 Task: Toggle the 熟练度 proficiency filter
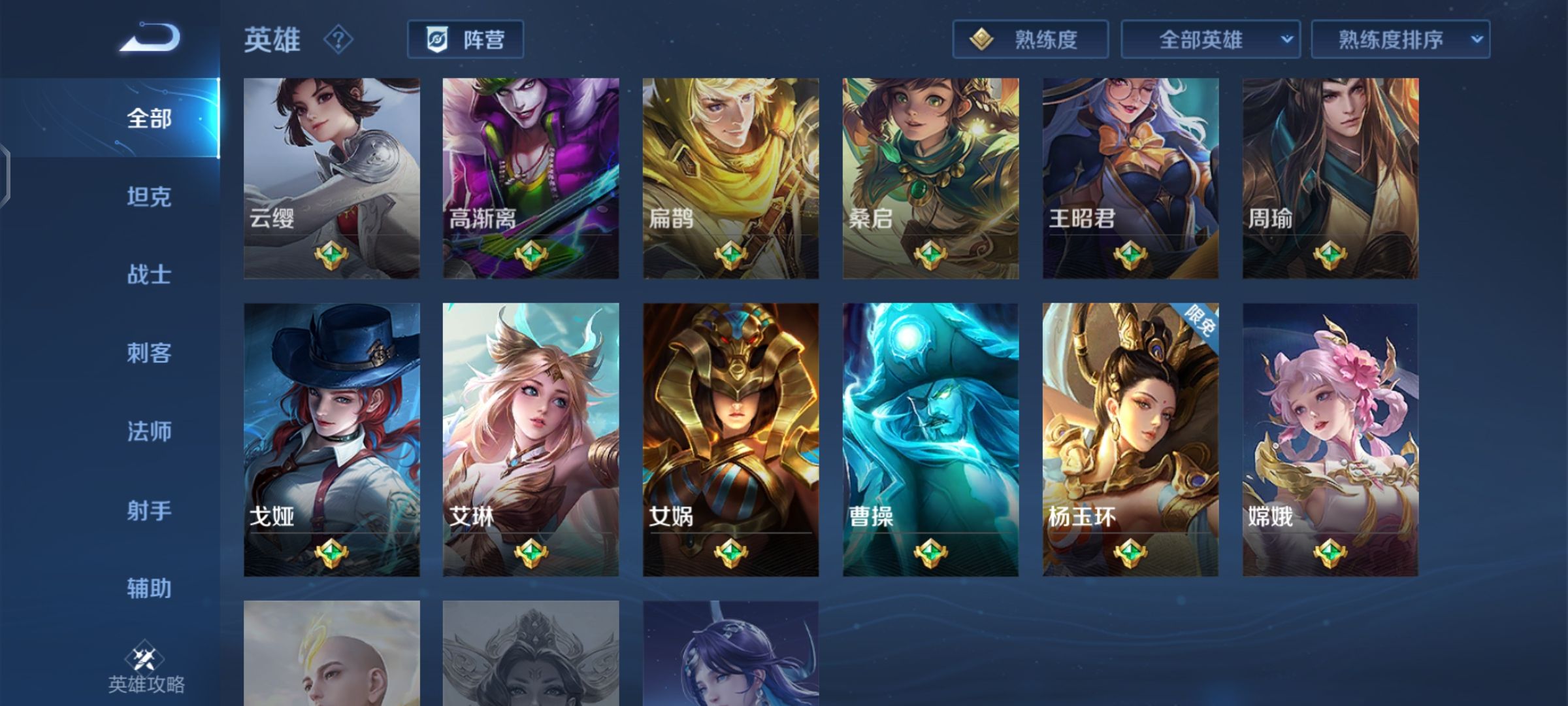click(x=1030, y=39)
